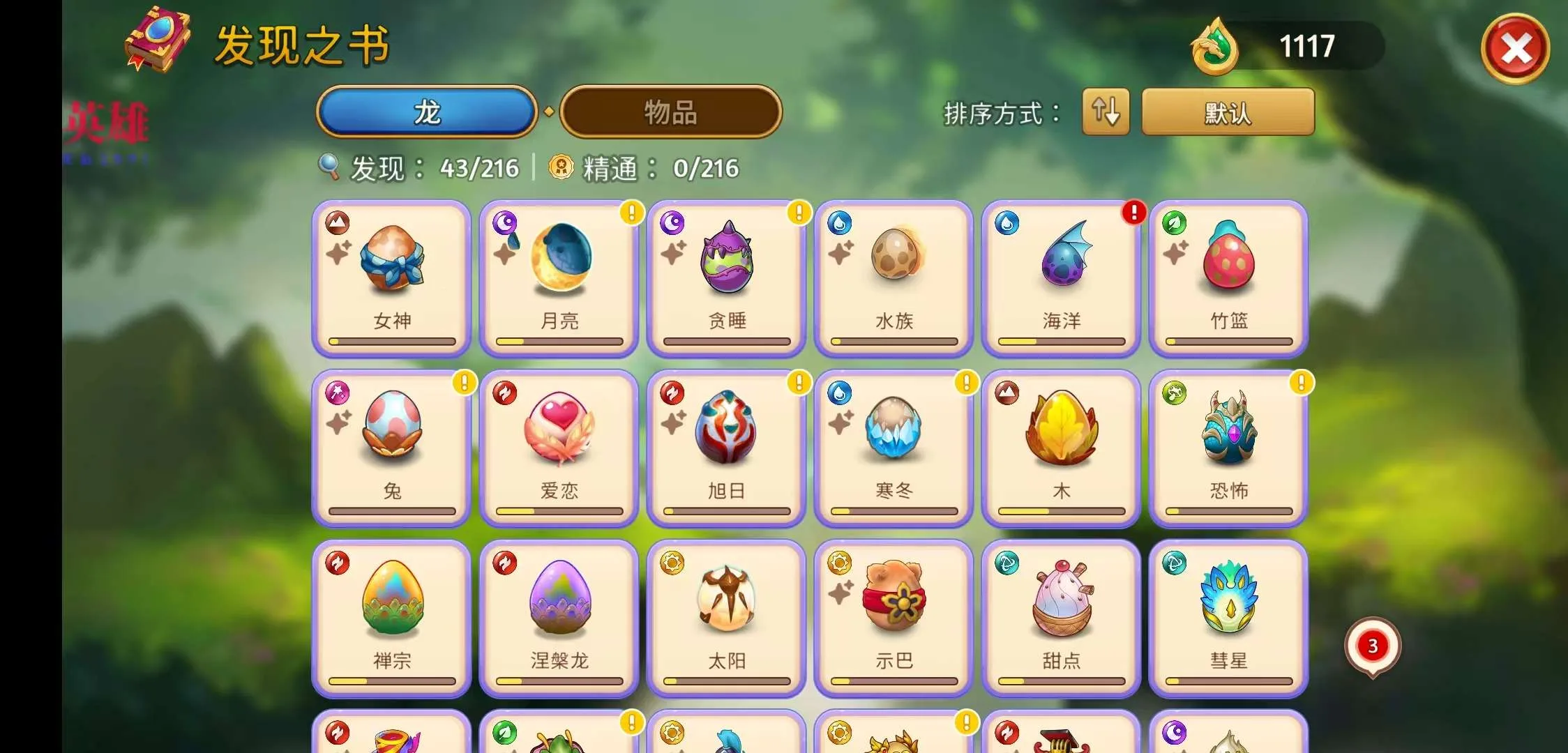Select the 寒冬 ice egg card
Viewport: 1568px width, 753px height.
894,448
